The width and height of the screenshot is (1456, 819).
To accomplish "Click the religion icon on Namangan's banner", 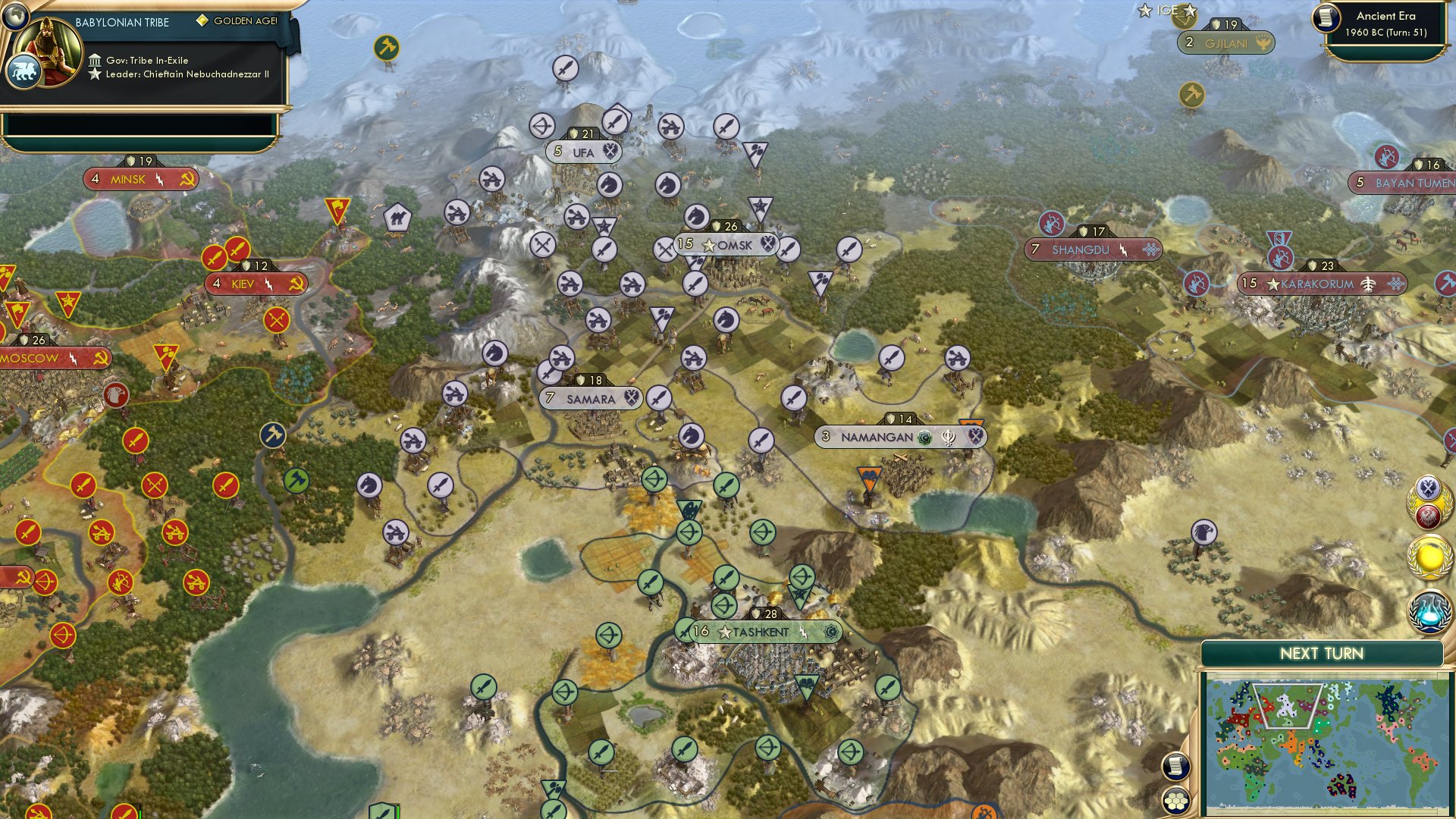I will tap(924, 437).
